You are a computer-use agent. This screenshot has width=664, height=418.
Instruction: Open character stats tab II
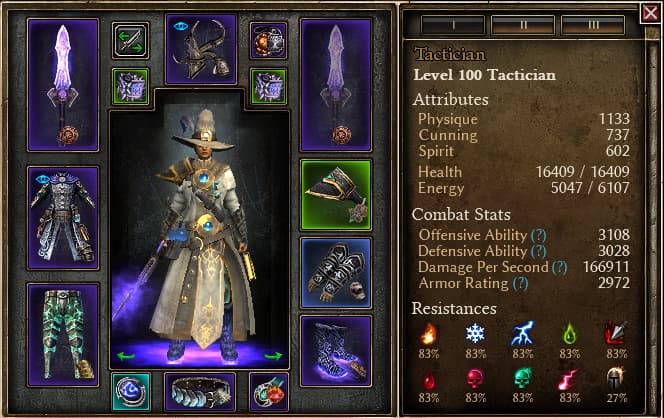tap(523, 24)
